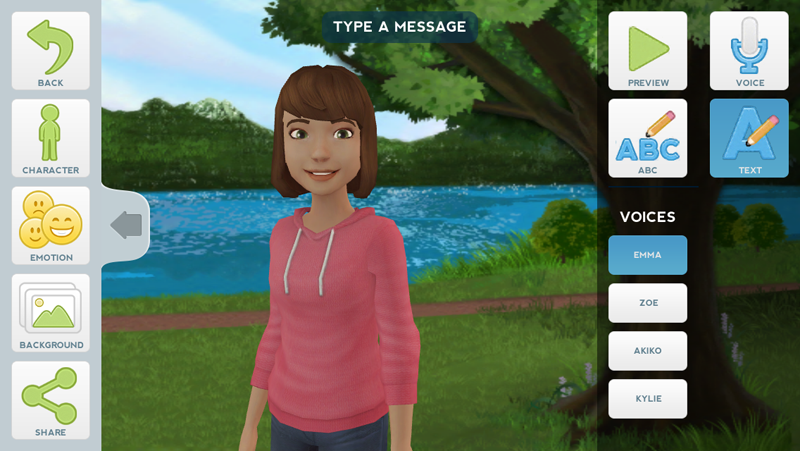Set the voice to Kylie

click(647, 399)
